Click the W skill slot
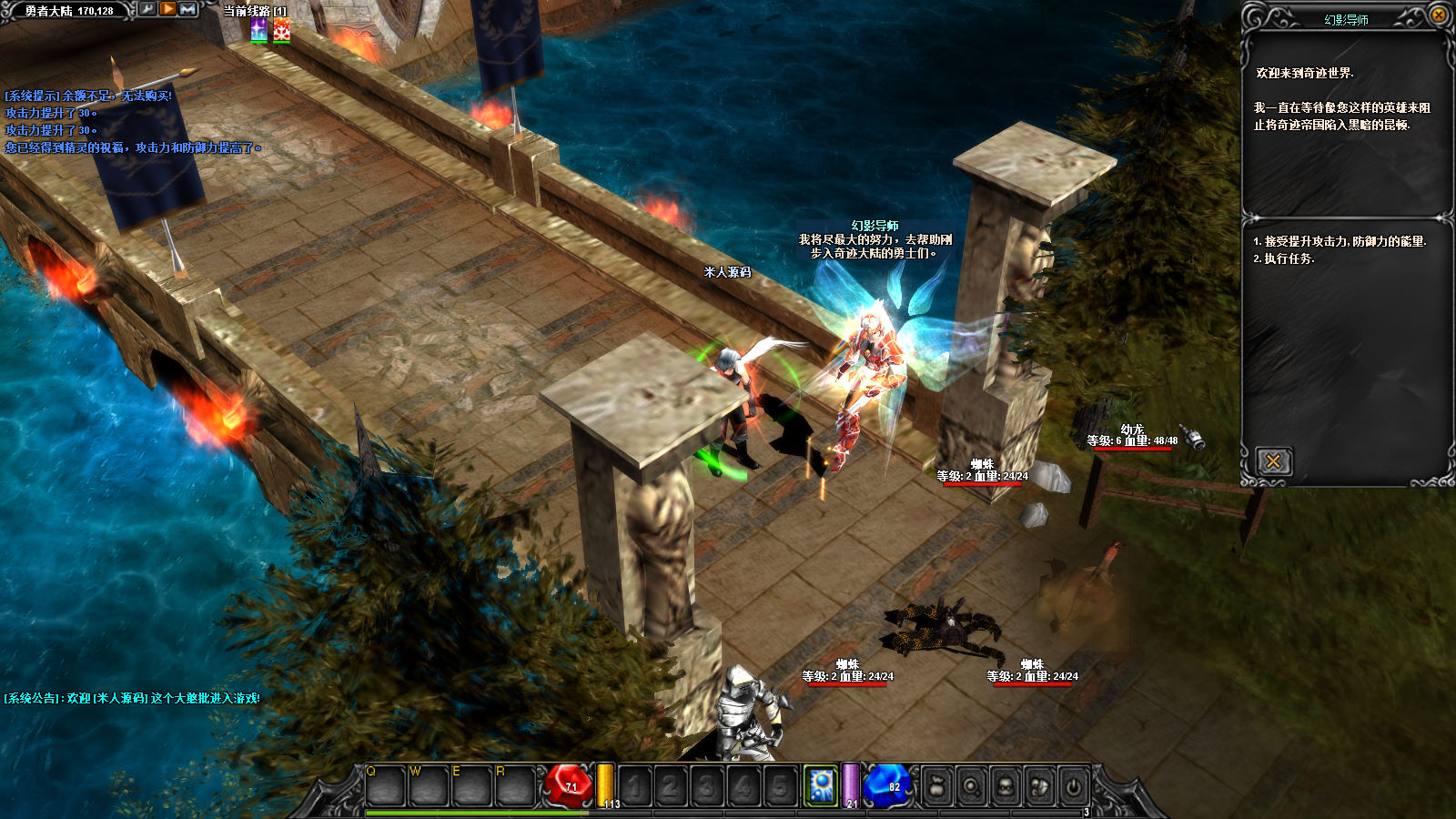Screen dimensions: 1456x819 coord(428,786)
